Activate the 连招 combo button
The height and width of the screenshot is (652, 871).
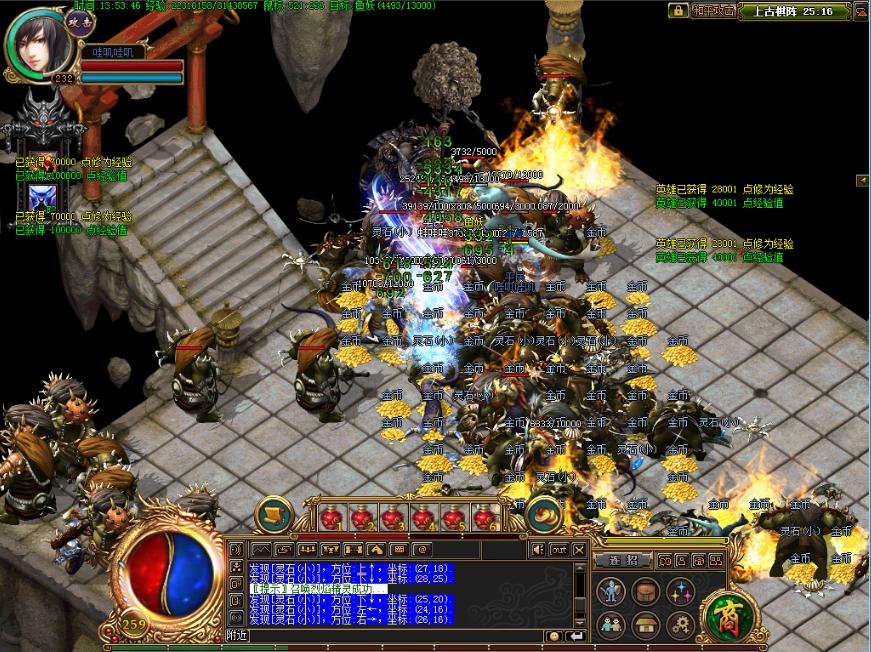coord(624,561)
